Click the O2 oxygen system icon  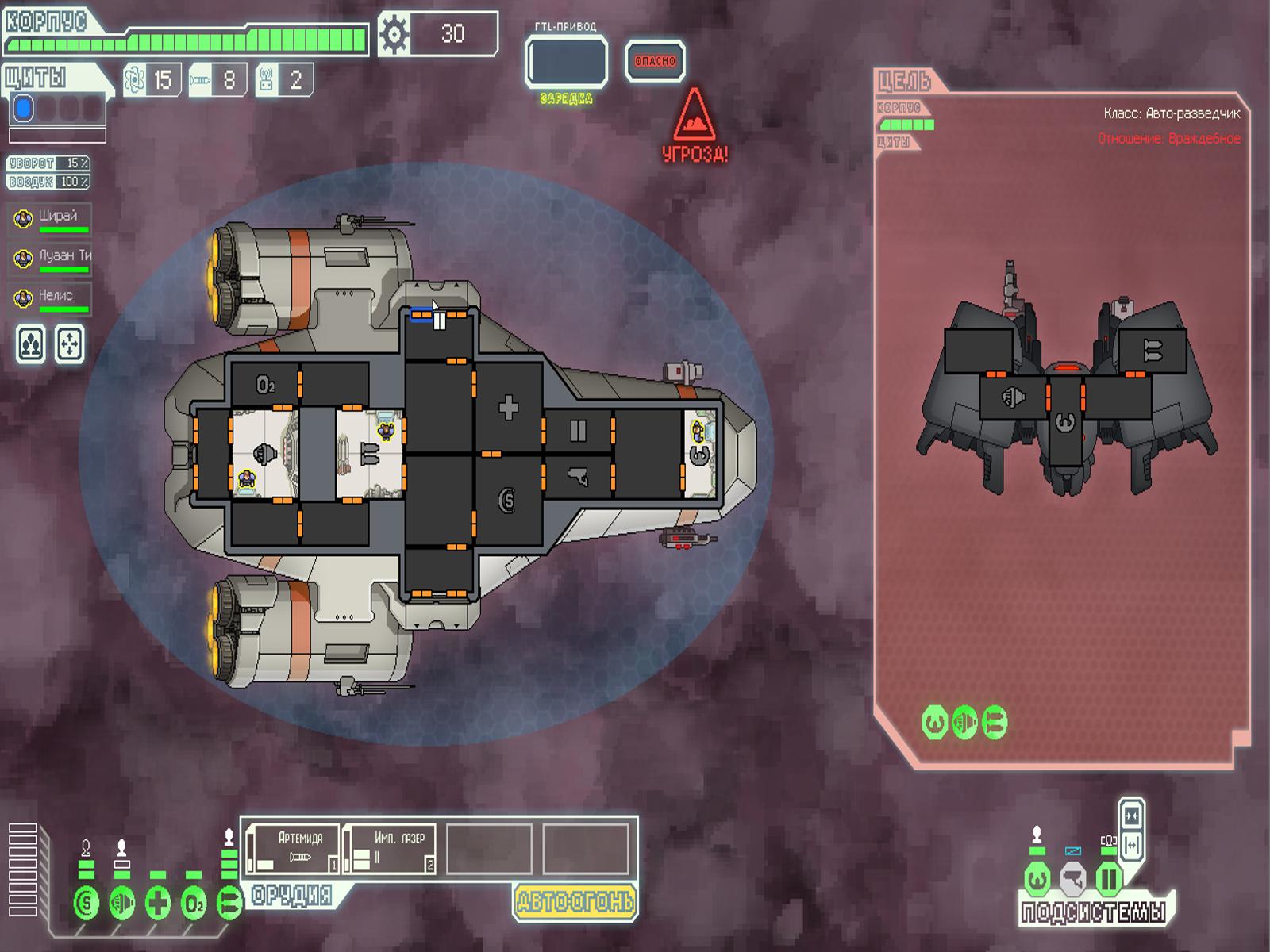194,903
